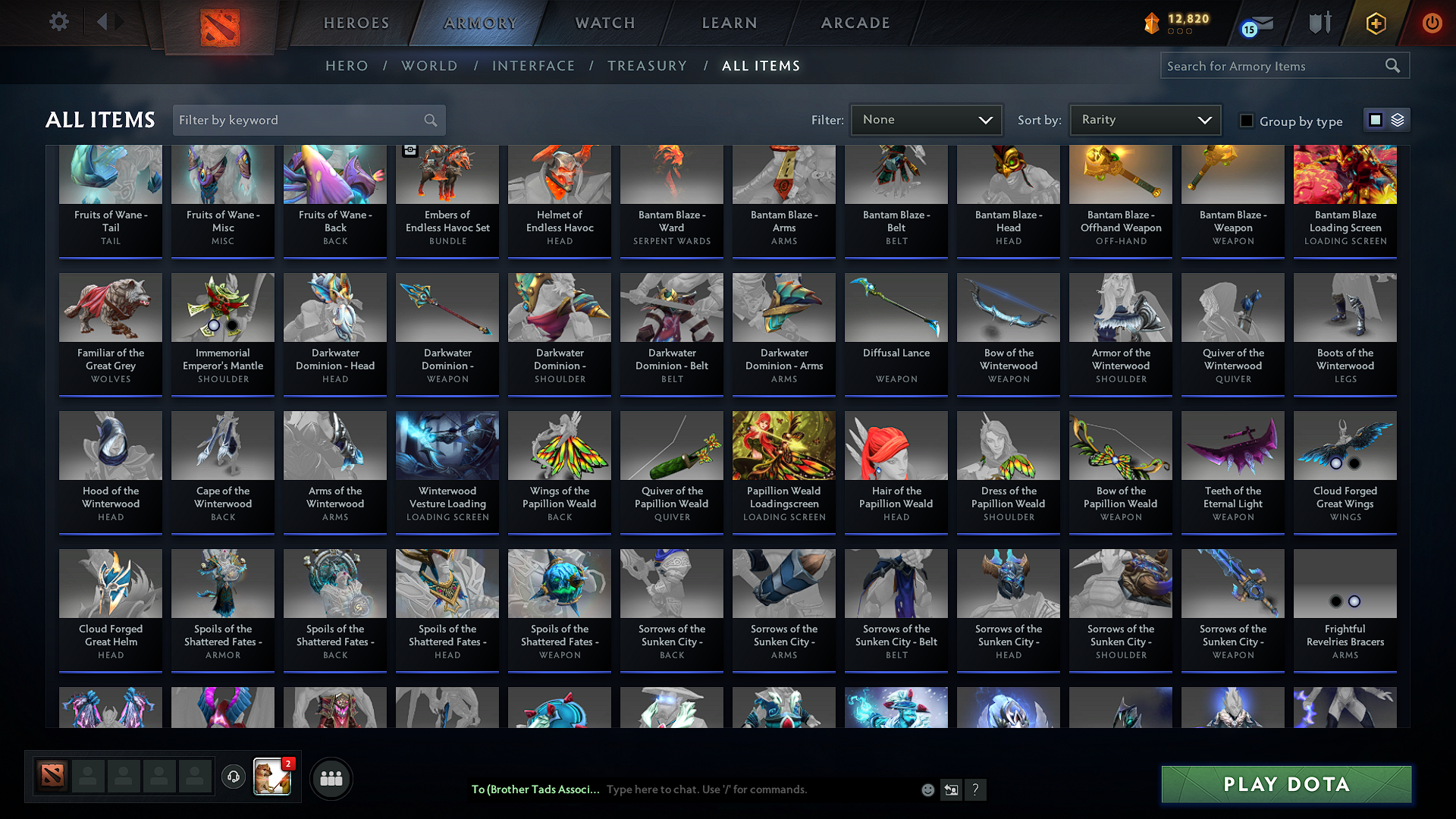1456x819 pixels.
Task: Open the Dota Plus subscription icon
Action: tap(1375, 23)
